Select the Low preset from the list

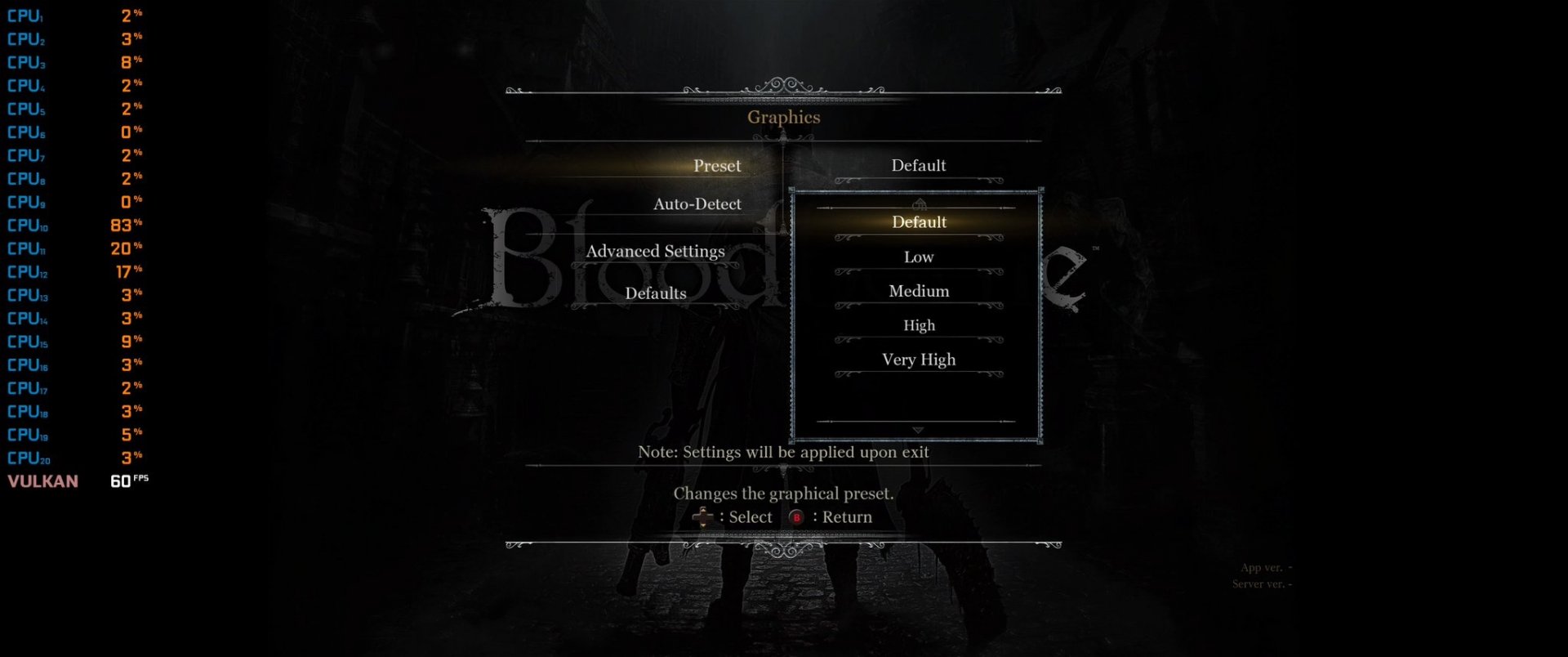pos(918,257)
